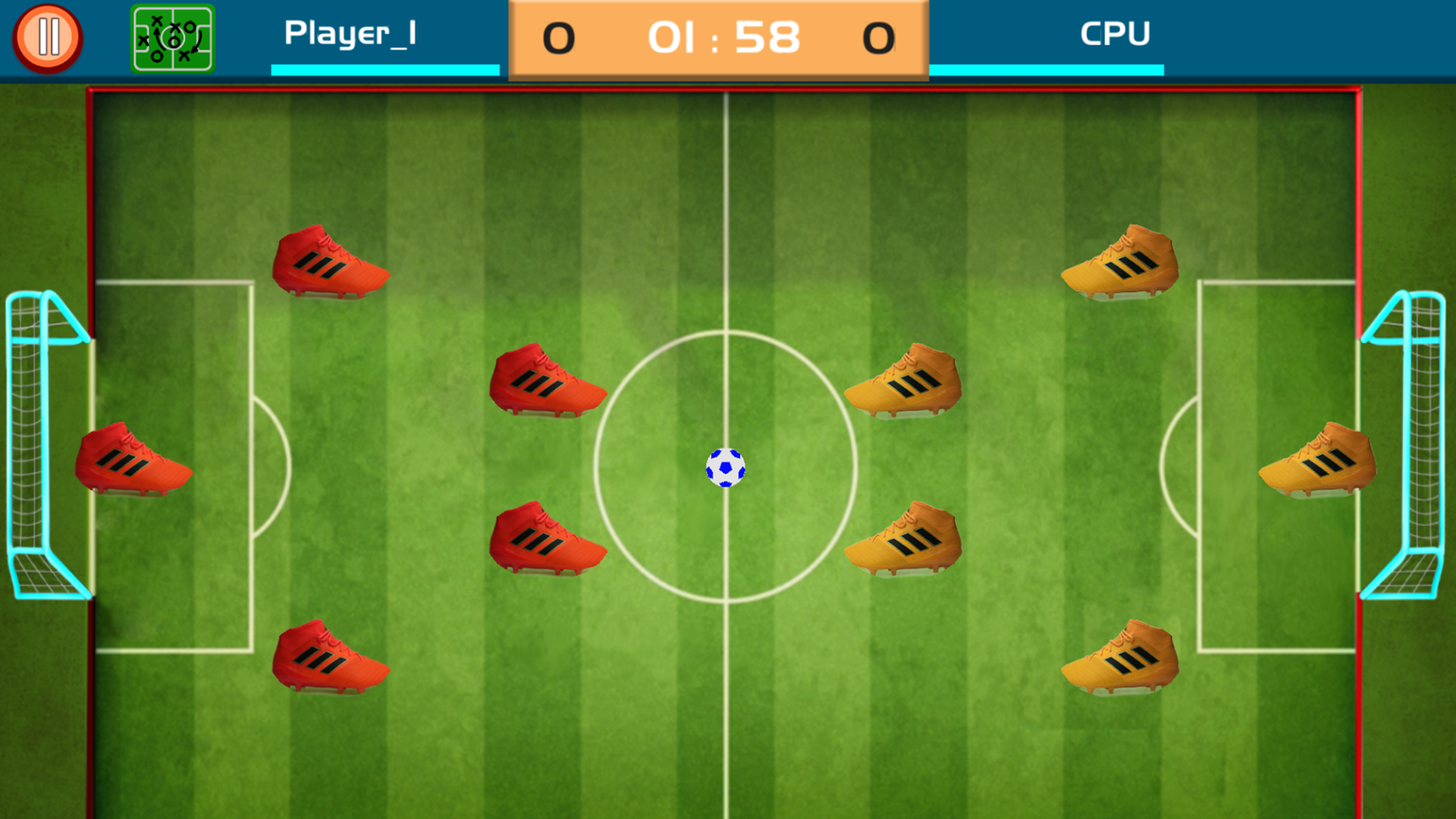Click Player_1's score of 0
The image size is (1456, 819).
(x=557, y=38)
